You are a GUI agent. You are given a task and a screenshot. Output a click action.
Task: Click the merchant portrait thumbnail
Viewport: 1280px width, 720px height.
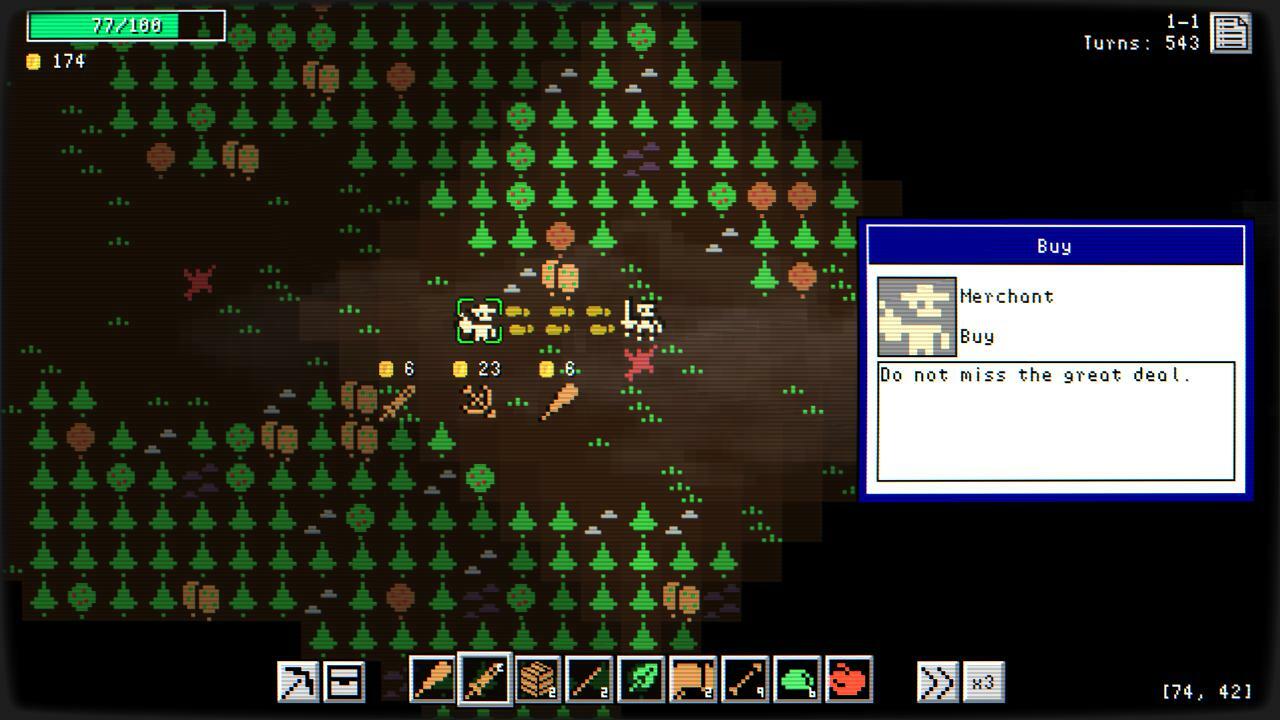point(915,315)
